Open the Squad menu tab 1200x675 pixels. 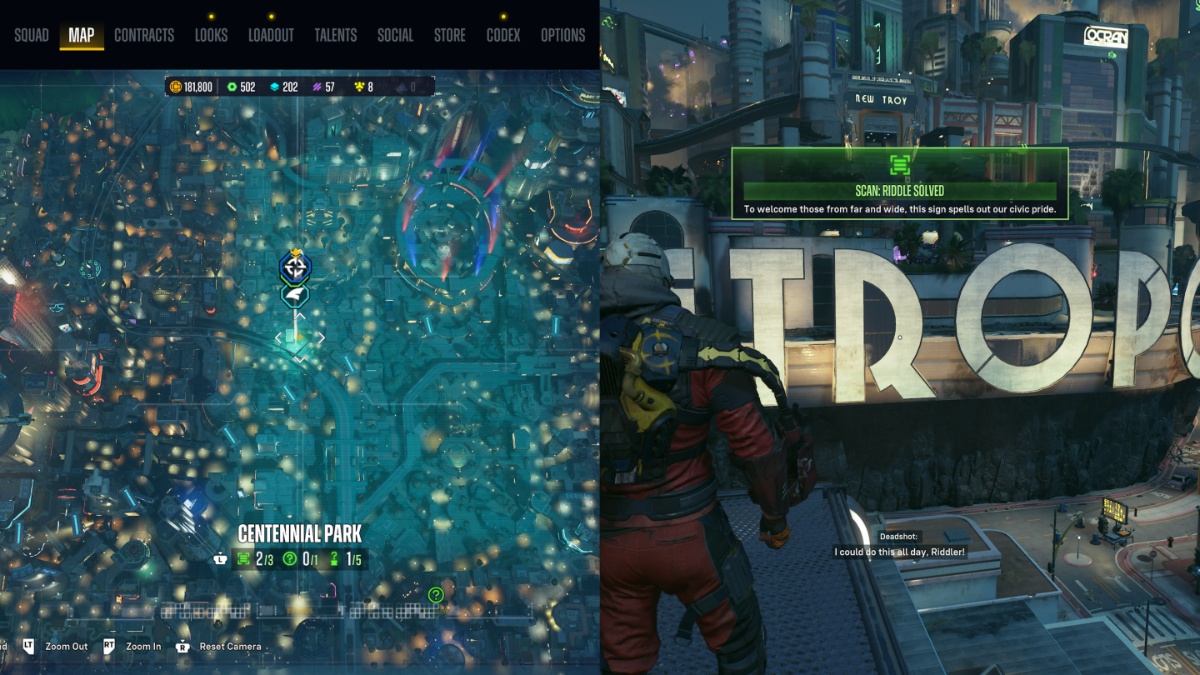[31, 35]
